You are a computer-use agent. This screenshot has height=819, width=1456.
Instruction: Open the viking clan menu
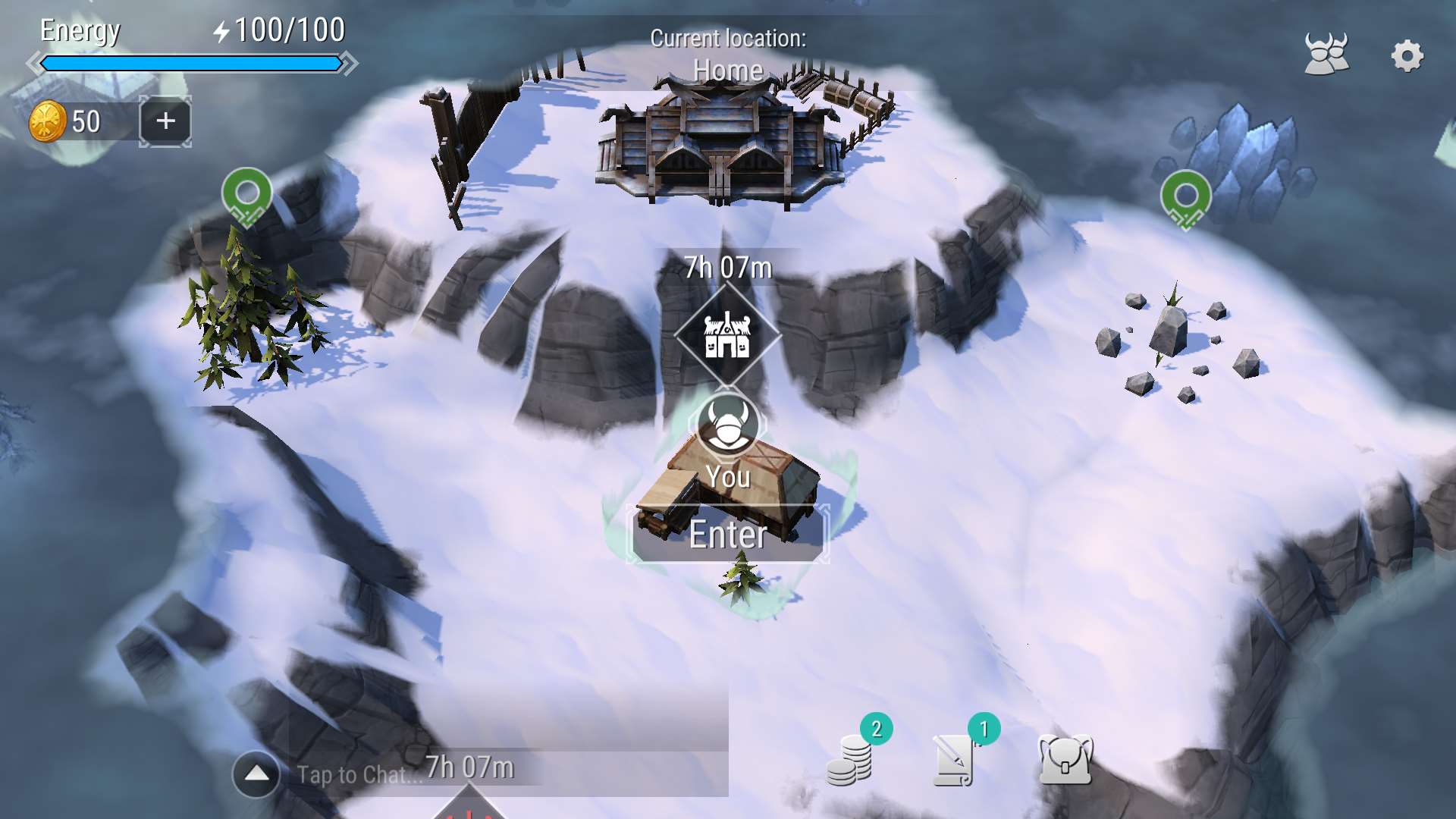click(1326, 54)
